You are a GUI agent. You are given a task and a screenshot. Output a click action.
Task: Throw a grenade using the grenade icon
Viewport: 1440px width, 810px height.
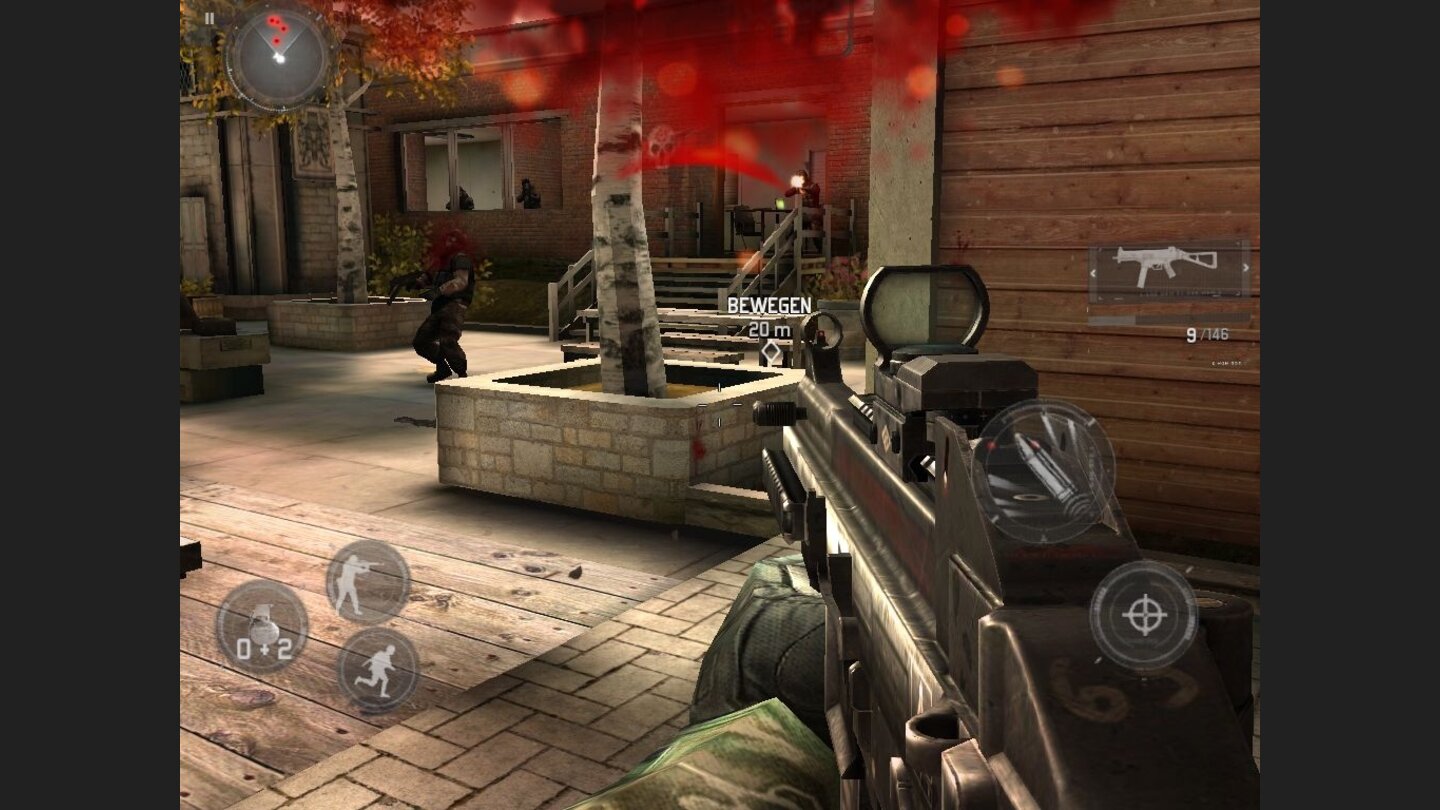(x=262, y=626)
